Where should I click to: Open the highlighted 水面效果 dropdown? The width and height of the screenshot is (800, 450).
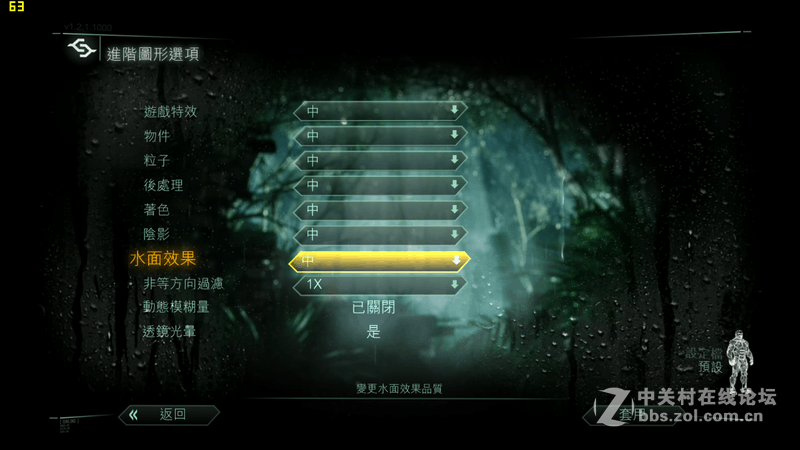point(380,261)
